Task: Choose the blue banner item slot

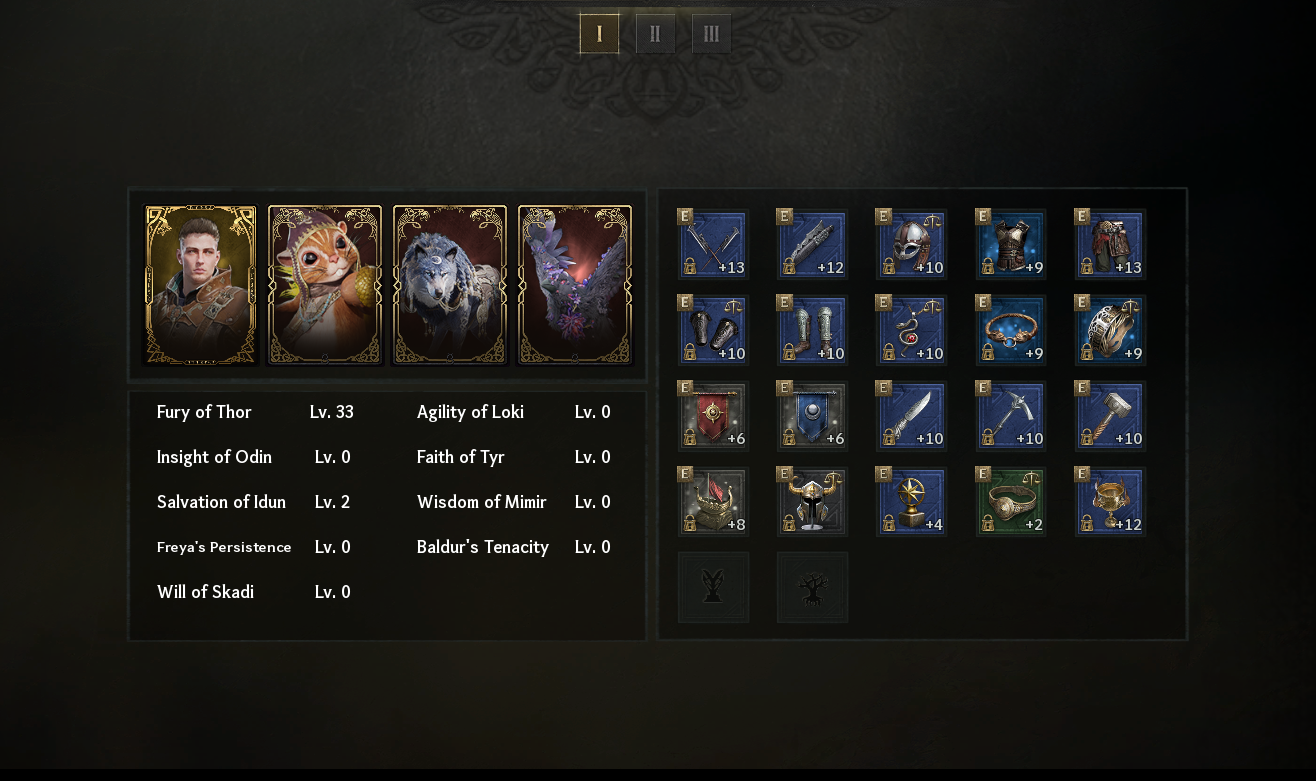Action: click(x=812, y=416)
